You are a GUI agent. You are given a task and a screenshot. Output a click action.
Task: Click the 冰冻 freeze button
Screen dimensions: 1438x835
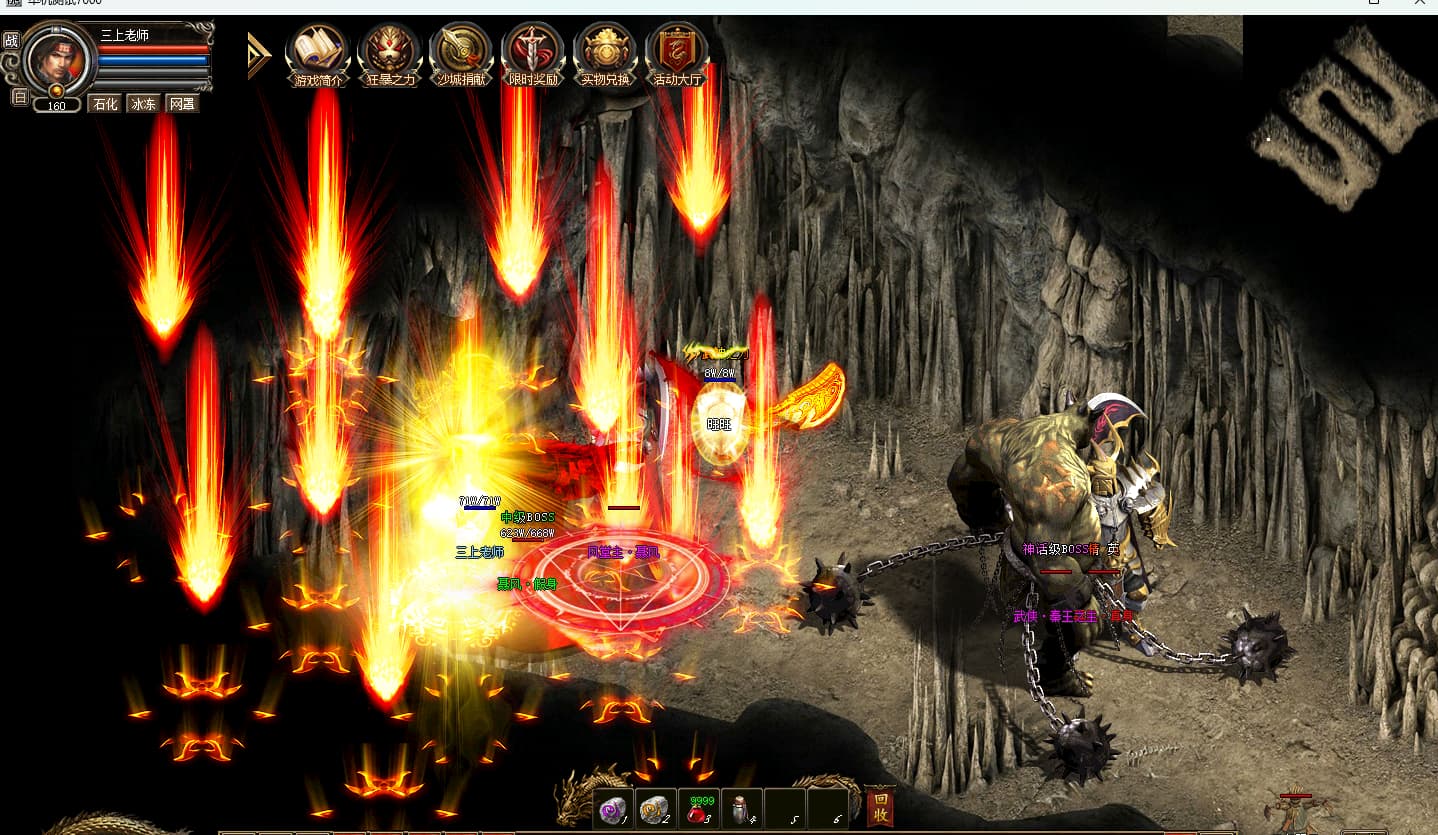(143, 103)
